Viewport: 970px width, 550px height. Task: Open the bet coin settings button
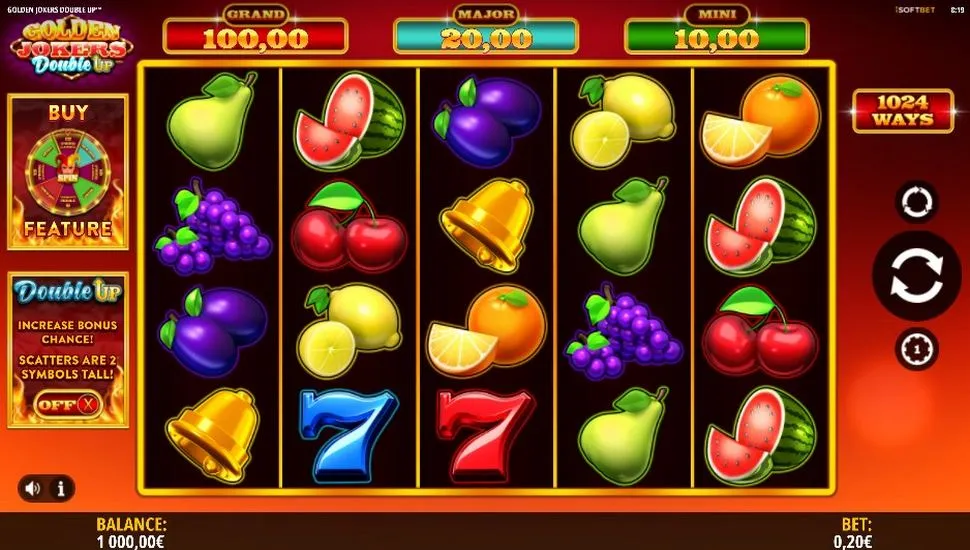pyautogui.click(x=916, y=349)
